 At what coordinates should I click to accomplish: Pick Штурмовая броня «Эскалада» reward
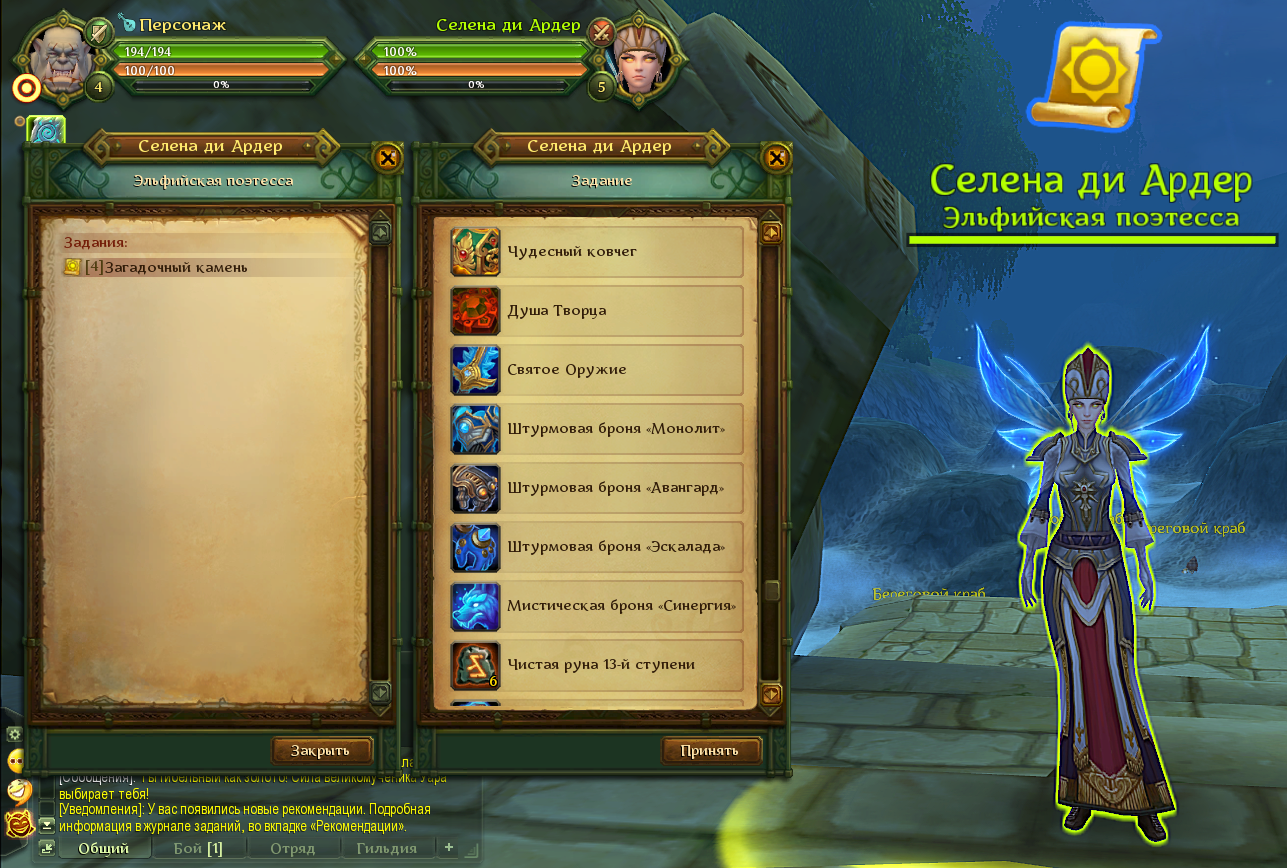coord(597,546)
